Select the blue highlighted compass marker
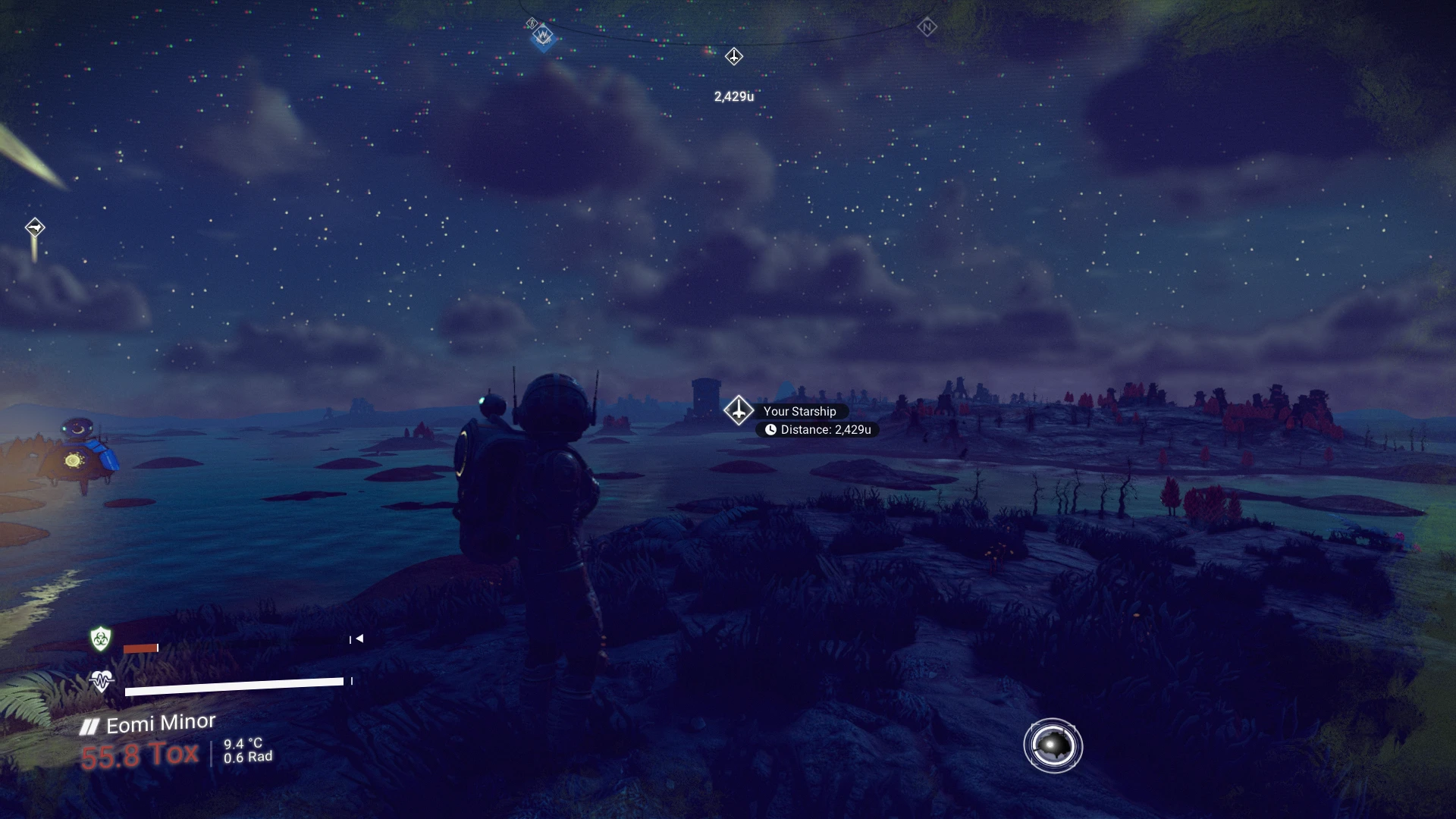 click(x=543, y=36)
